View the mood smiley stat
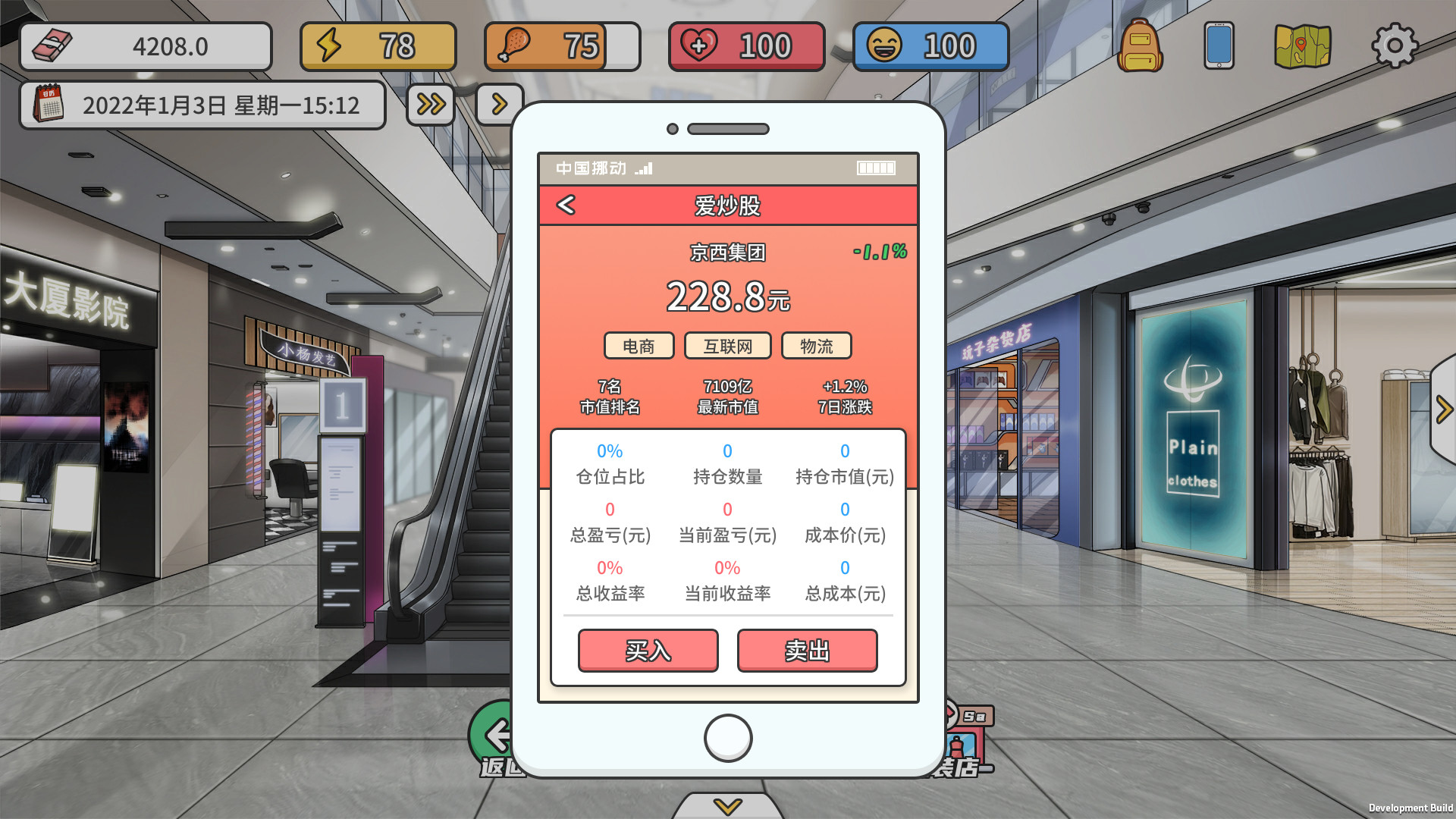 930,45
